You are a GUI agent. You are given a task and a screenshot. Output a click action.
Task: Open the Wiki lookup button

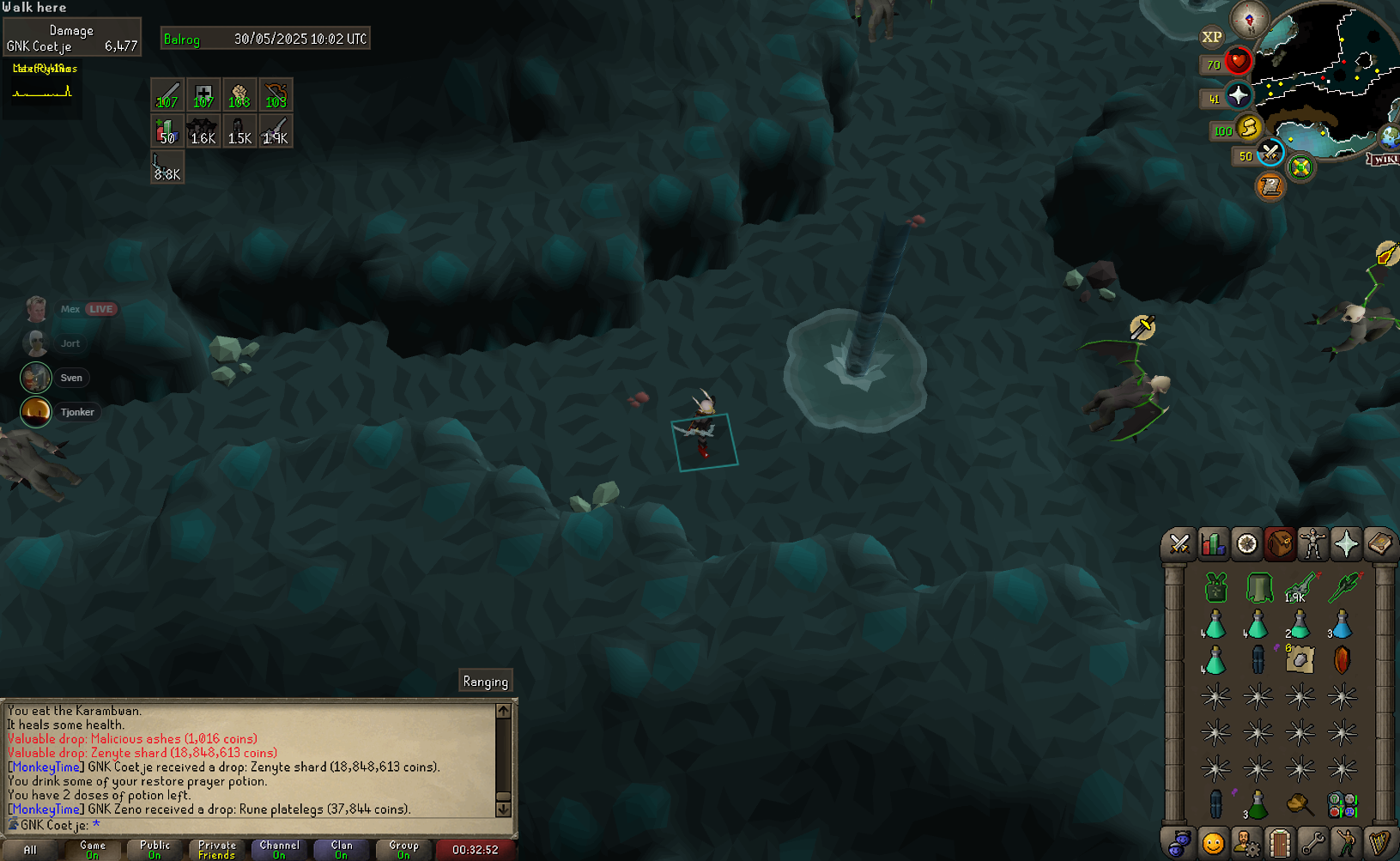pyautogui.click(x=1384, y=160)
